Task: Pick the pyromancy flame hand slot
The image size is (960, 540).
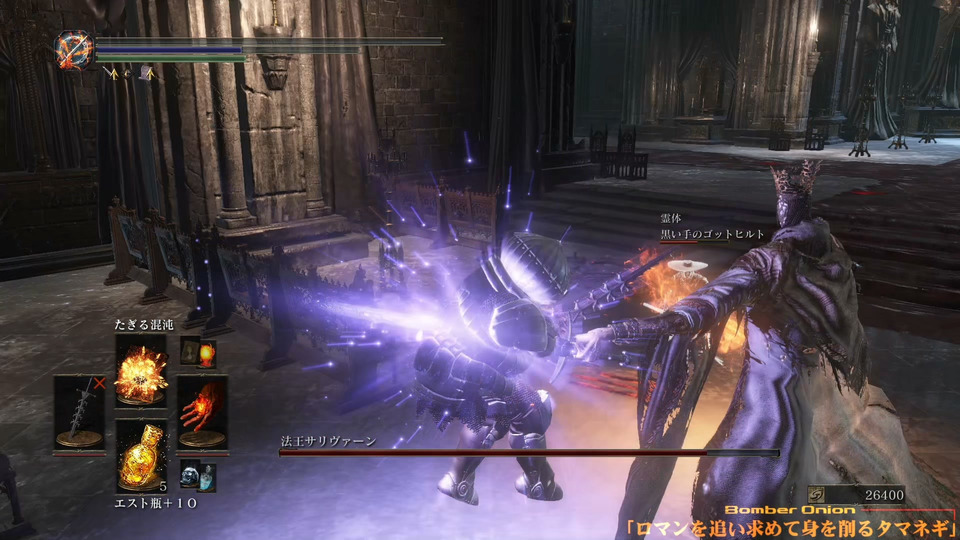Action: (x=202, y=410)
